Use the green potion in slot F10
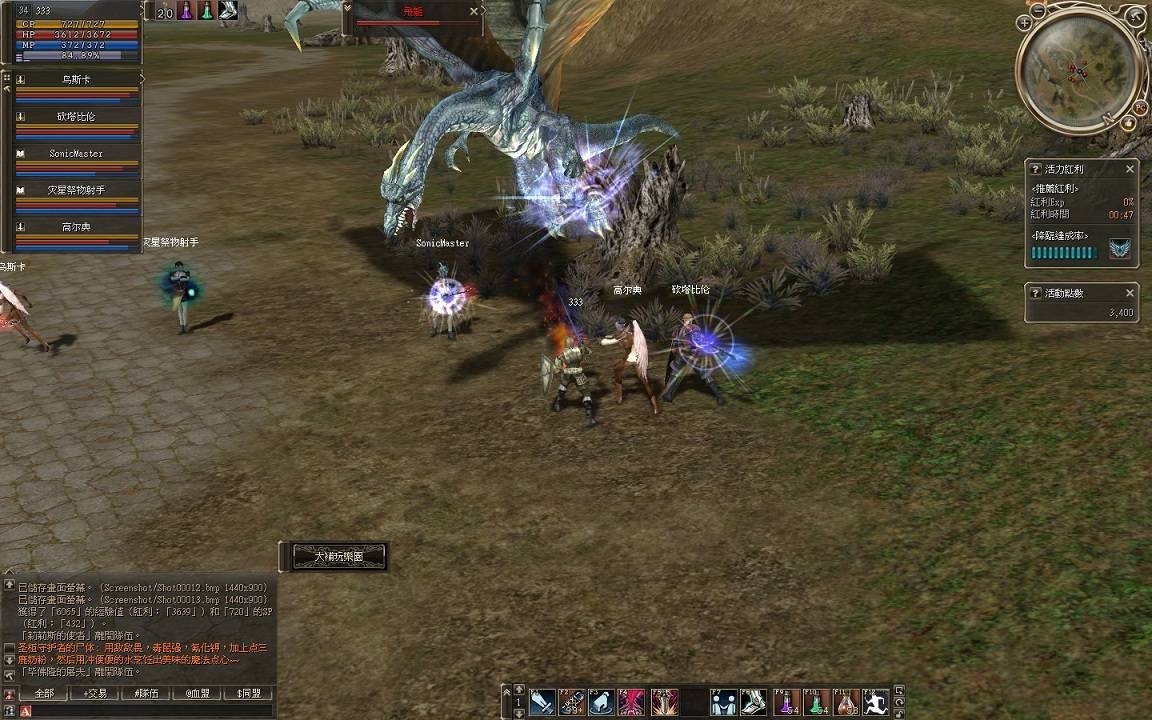1152x720 pixels. click(818, 702)
